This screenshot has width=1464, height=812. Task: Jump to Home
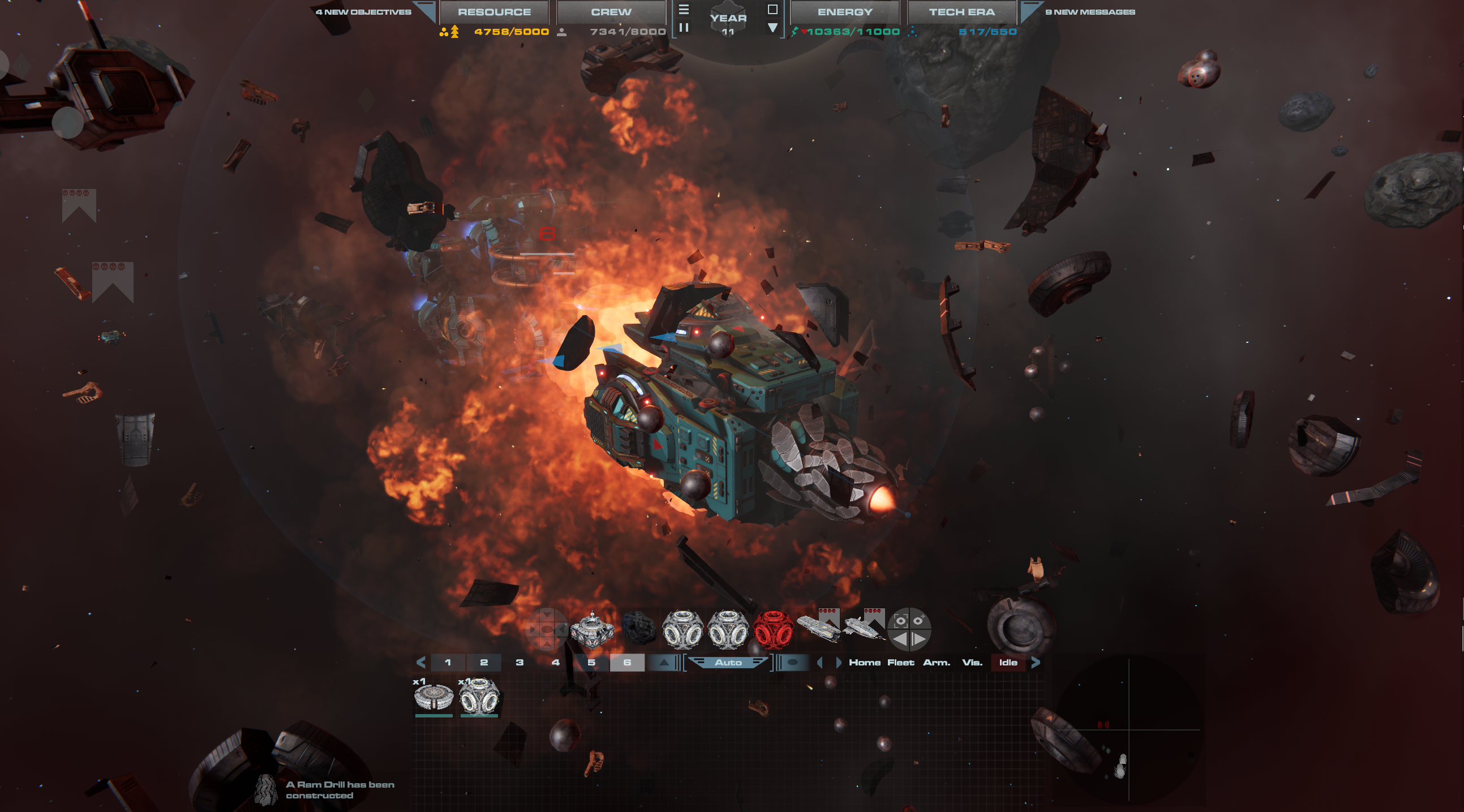pyautogui.click(x=864, y=663)
